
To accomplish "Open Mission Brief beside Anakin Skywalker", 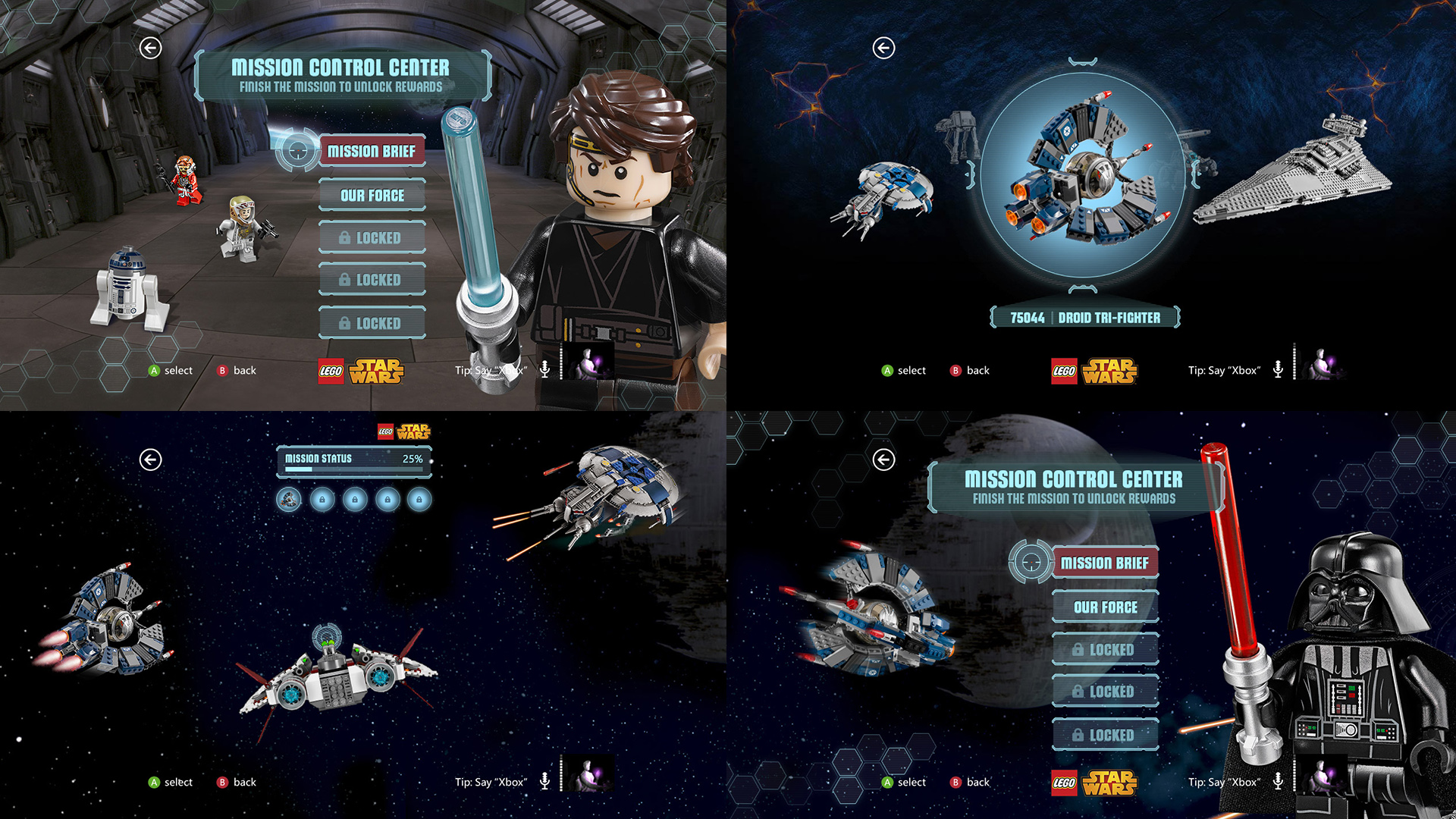I will pyautogui.click(x=371, y=152).
